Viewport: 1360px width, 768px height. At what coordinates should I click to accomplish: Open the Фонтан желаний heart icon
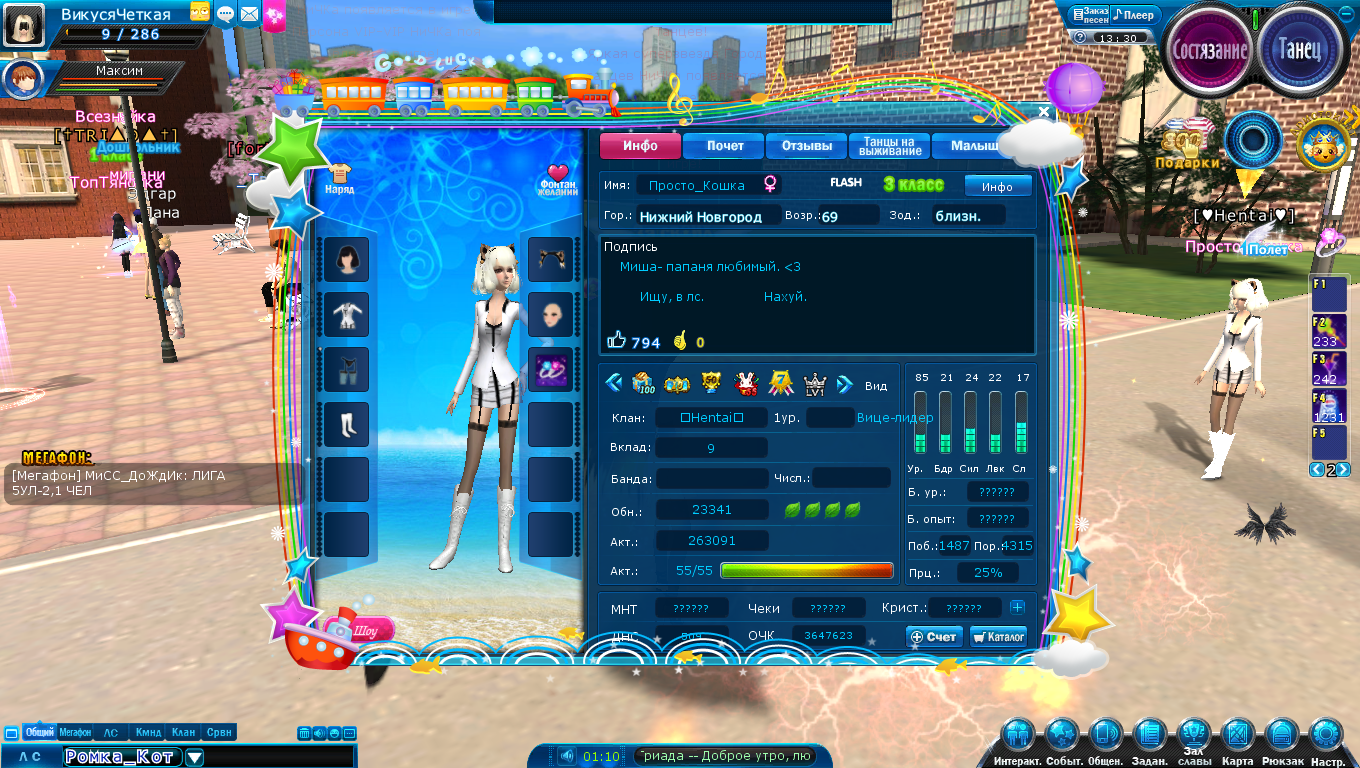coord(558,178)
